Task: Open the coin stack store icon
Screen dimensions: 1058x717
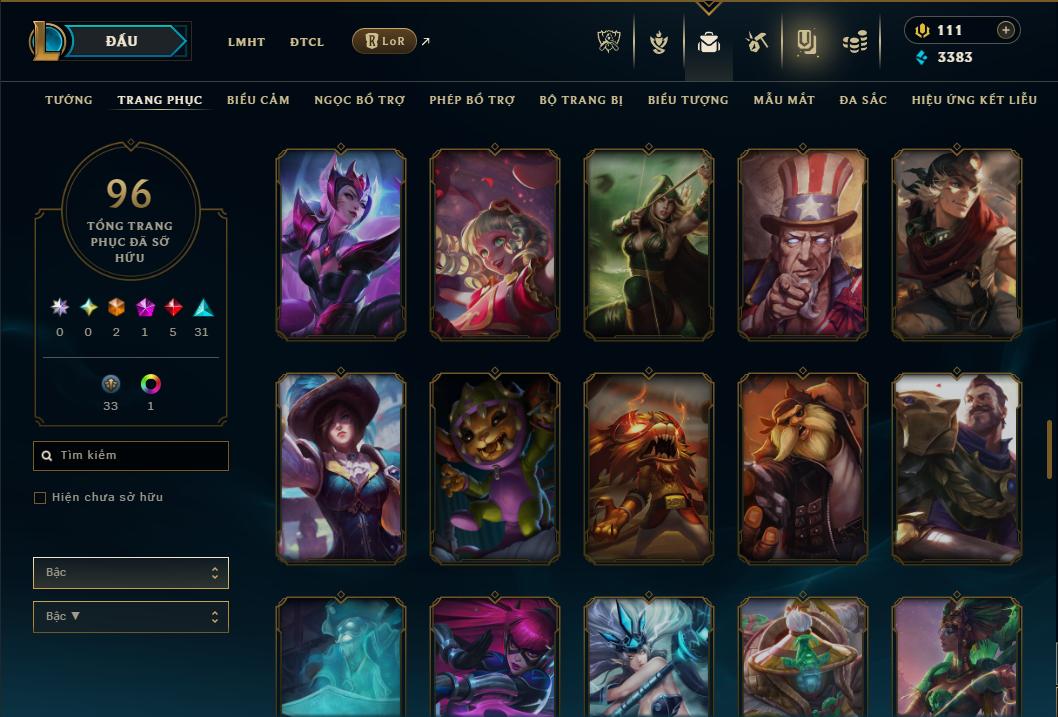Action: click(854, 42)
